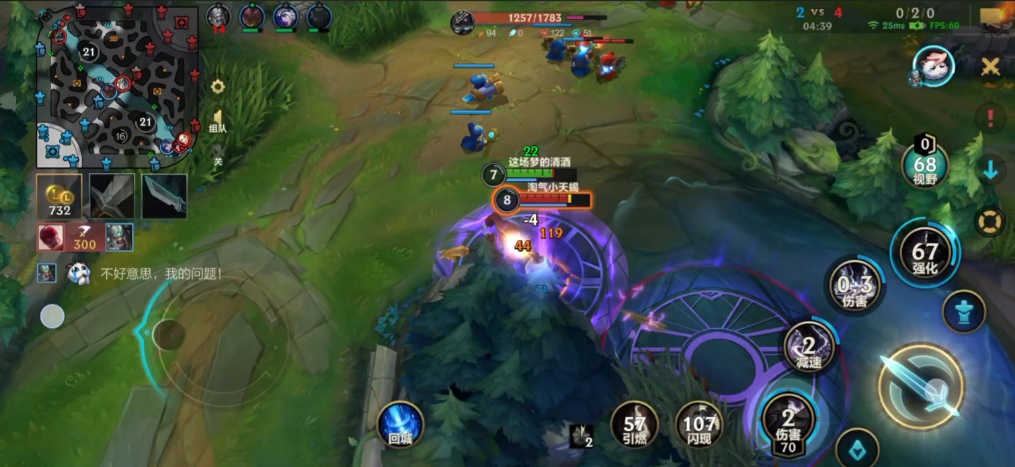Viewport: 1015px width, 467px height.
Task: Activate the 强化 ultimate ability
Action: [x=925, y=254]
